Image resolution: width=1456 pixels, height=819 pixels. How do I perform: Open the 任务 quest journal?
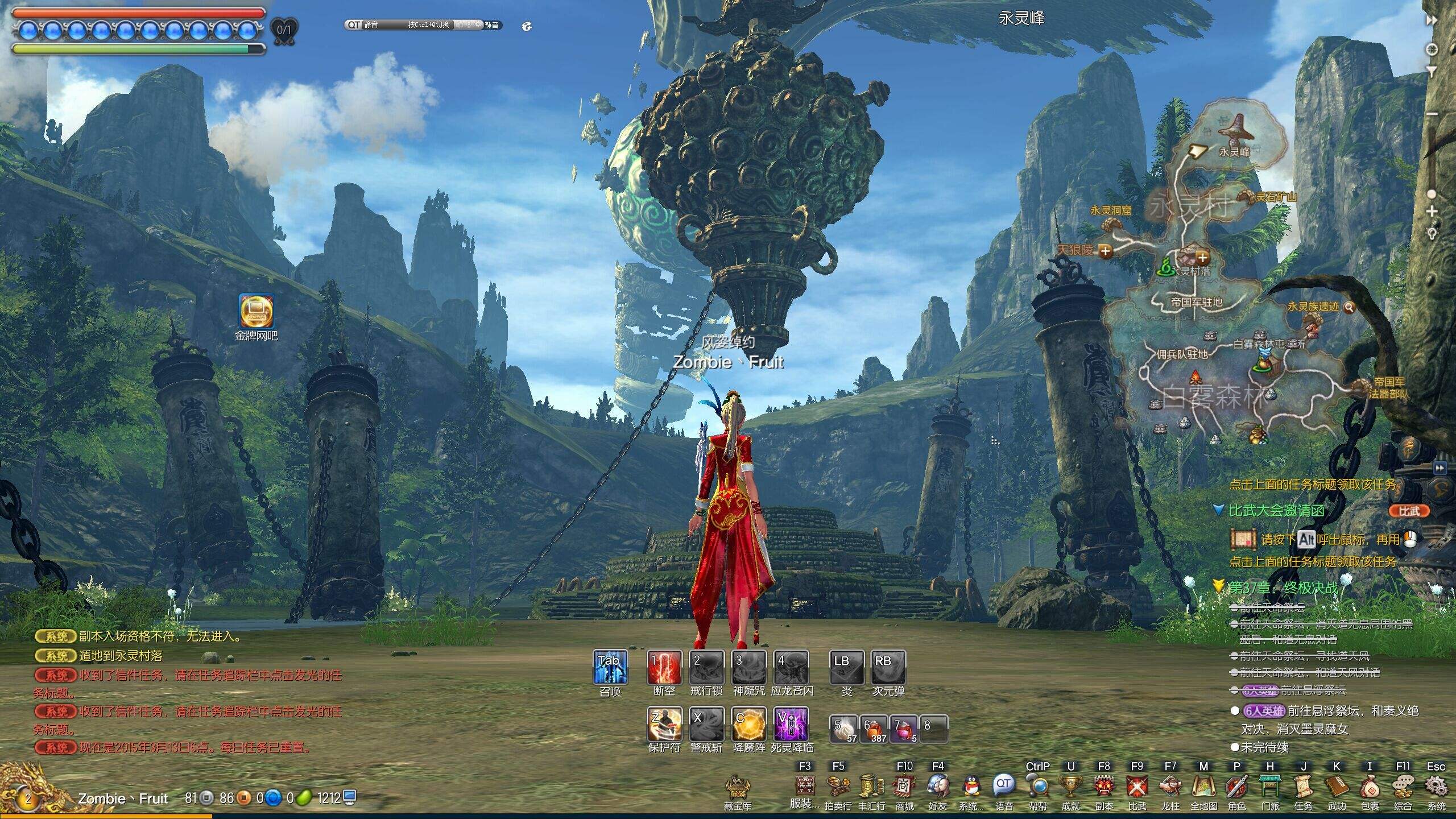coord(1303,788)
